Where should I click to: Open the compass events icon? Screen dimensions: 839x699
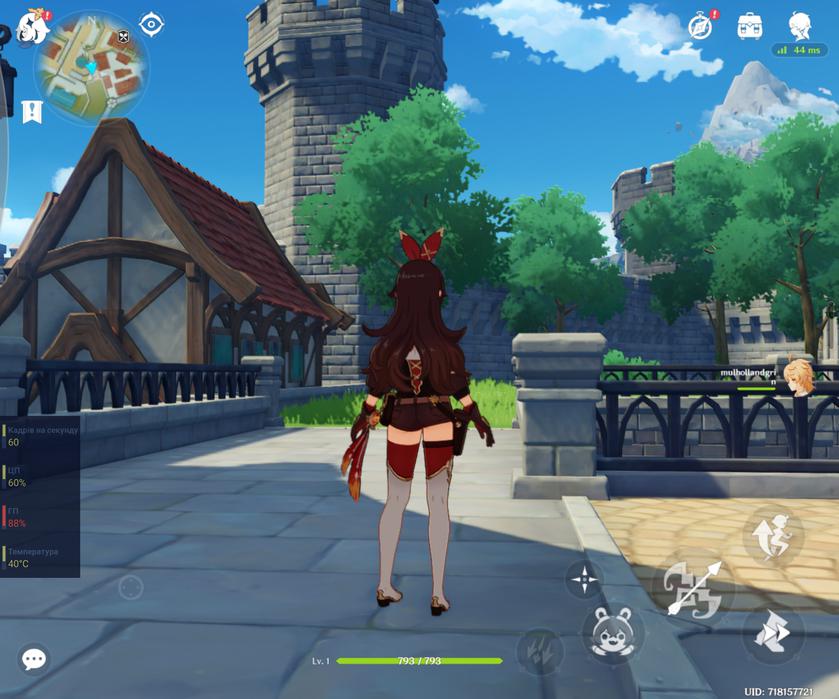701,27
